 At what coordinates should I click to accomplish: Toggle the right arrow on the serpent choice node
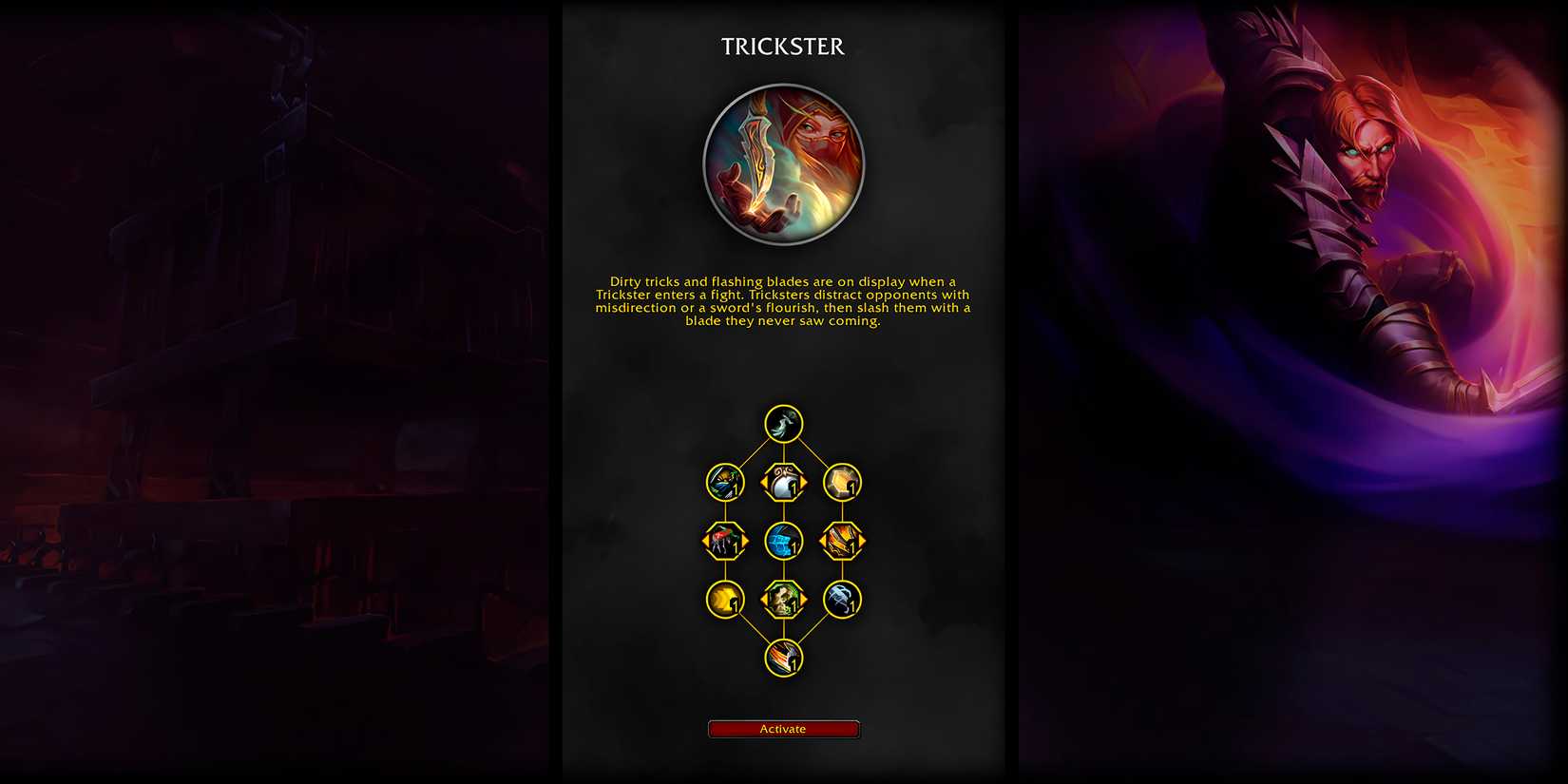coord(805,598)
